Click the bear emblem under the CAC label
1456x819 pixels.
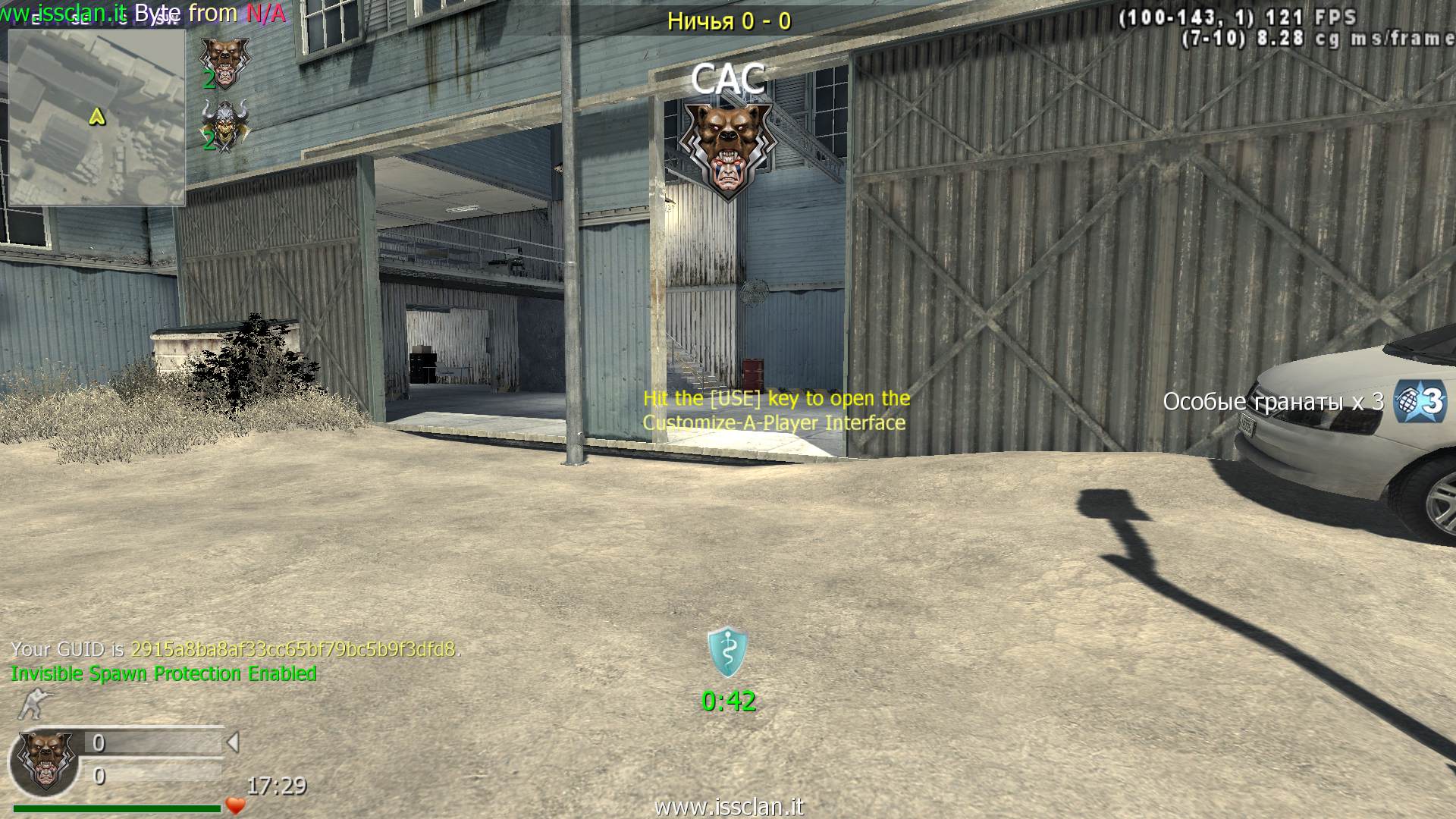[x=727, y=150]
